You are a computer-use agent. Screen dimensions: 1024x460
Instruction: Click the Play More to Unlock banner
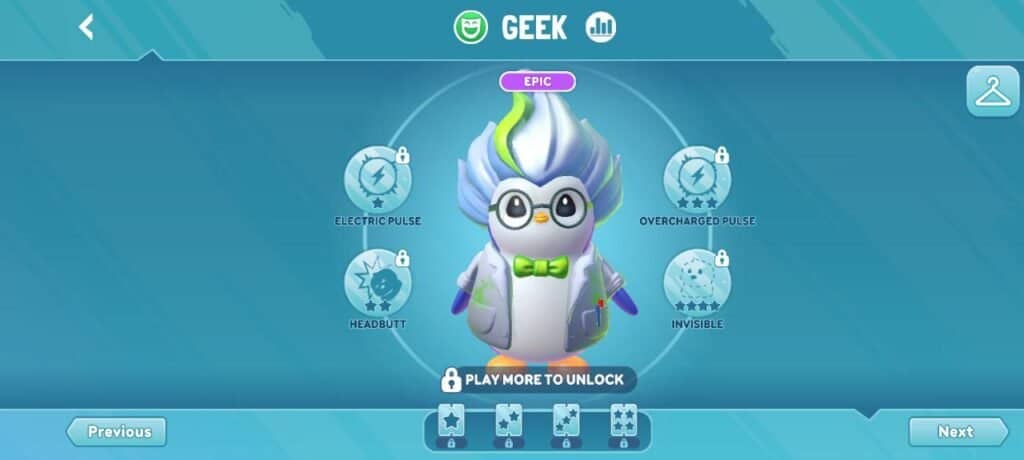(x=537, y=380)
